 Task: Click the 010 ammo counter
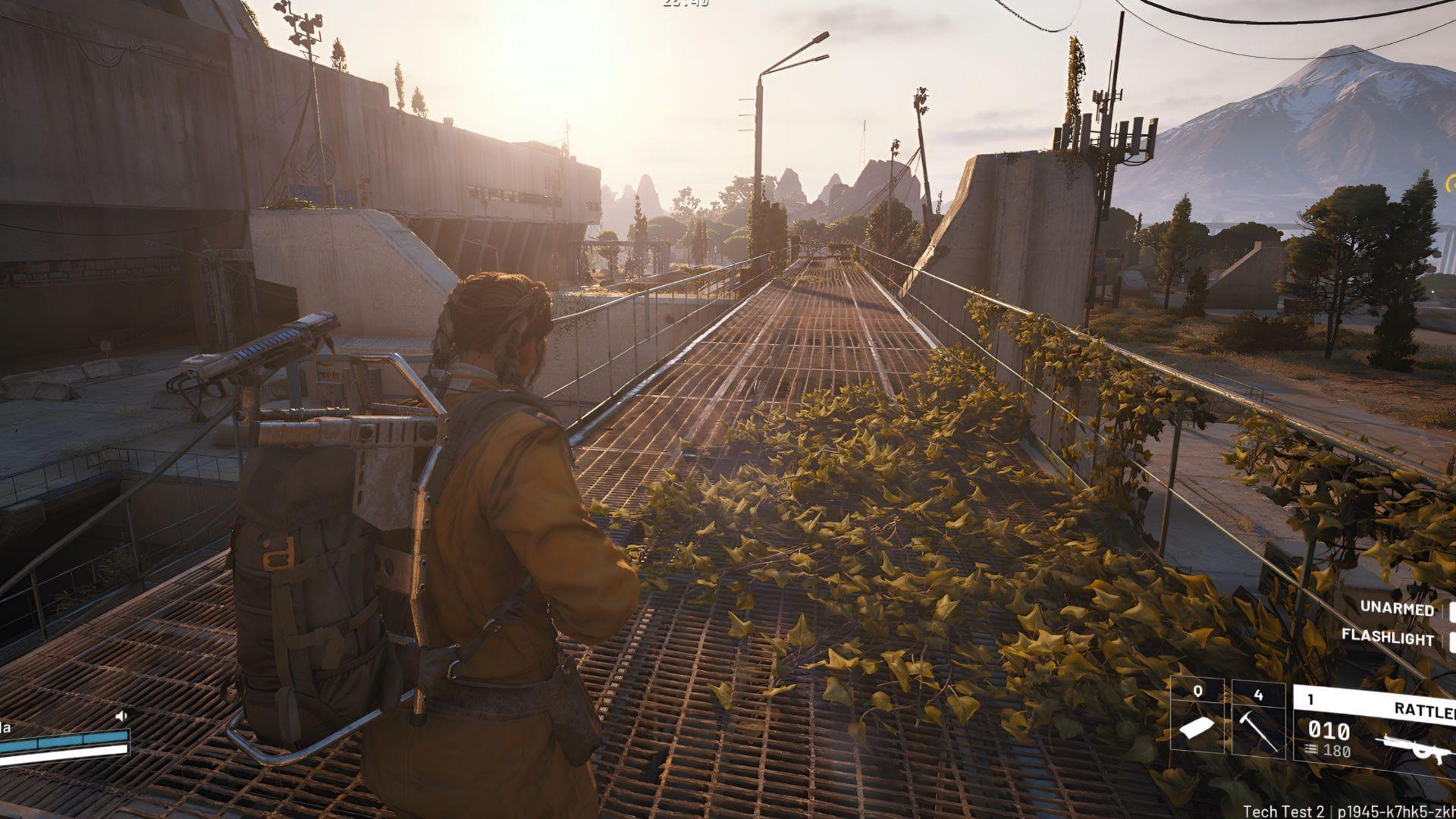1329,730
